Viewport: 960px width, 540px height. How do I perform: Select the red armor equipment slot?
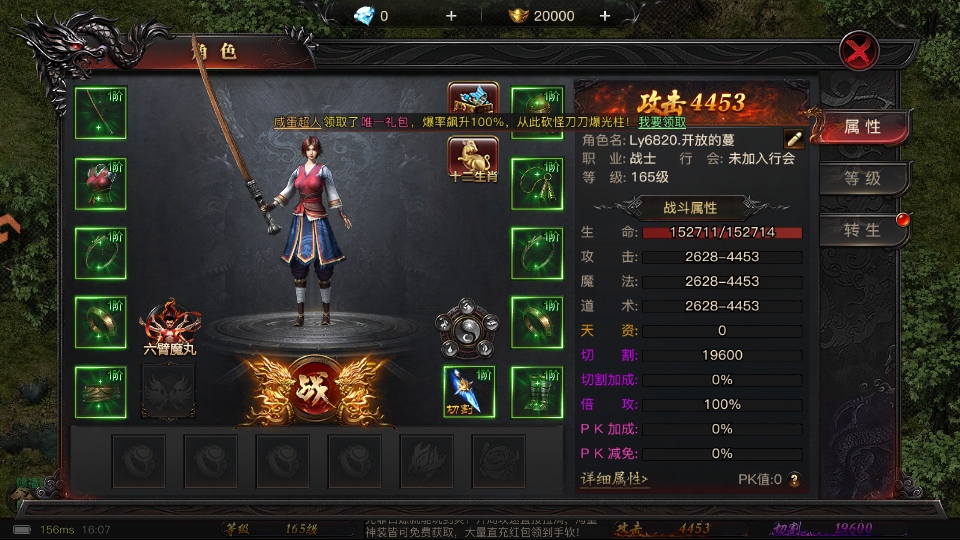point(100,182)
